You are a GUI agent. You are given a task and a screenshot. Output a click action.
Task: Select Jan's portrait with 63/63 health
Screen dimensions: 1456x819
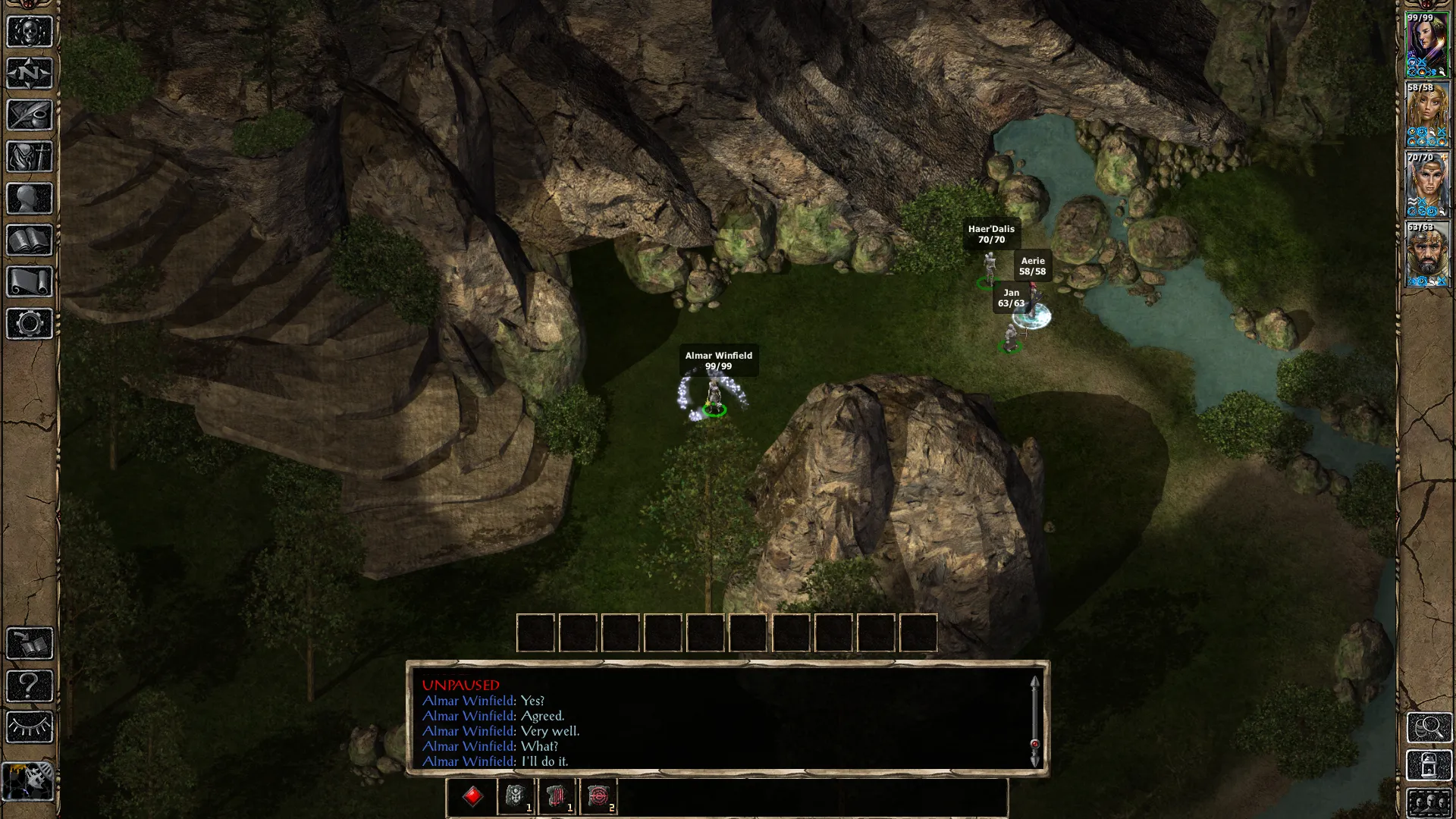tap(1428, 254)
